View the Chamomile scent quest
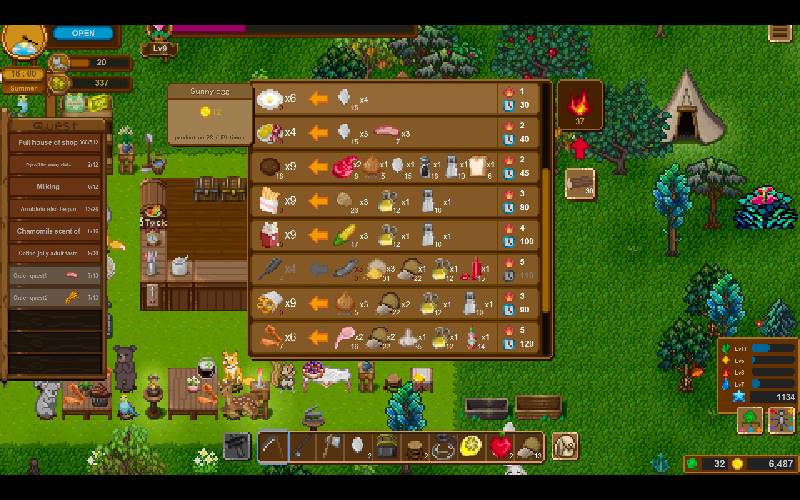Screen dimensions: 800x500 [56, 231]
